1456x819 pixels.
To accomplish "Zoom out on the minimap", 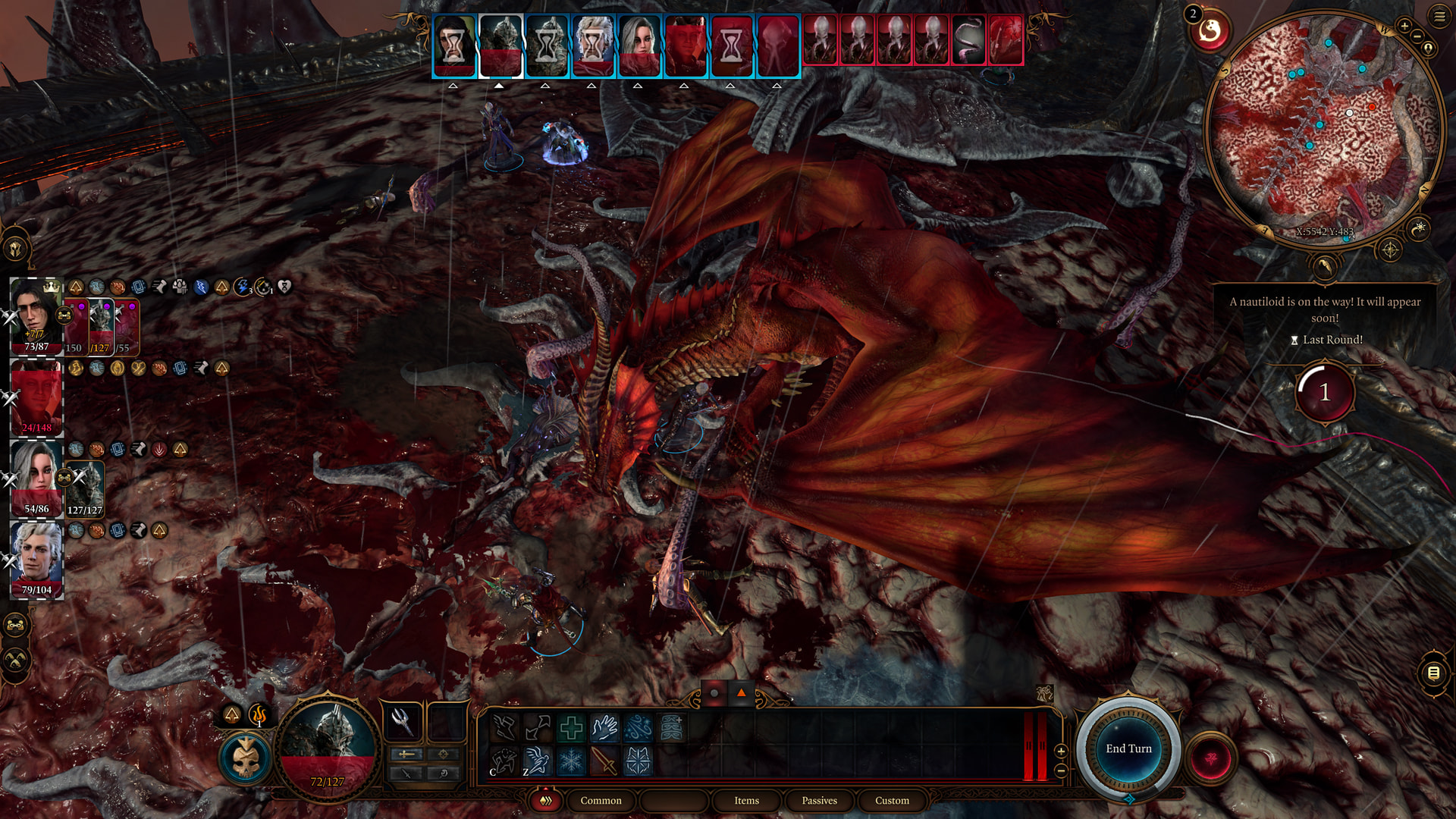I will tap(1417, 36).
